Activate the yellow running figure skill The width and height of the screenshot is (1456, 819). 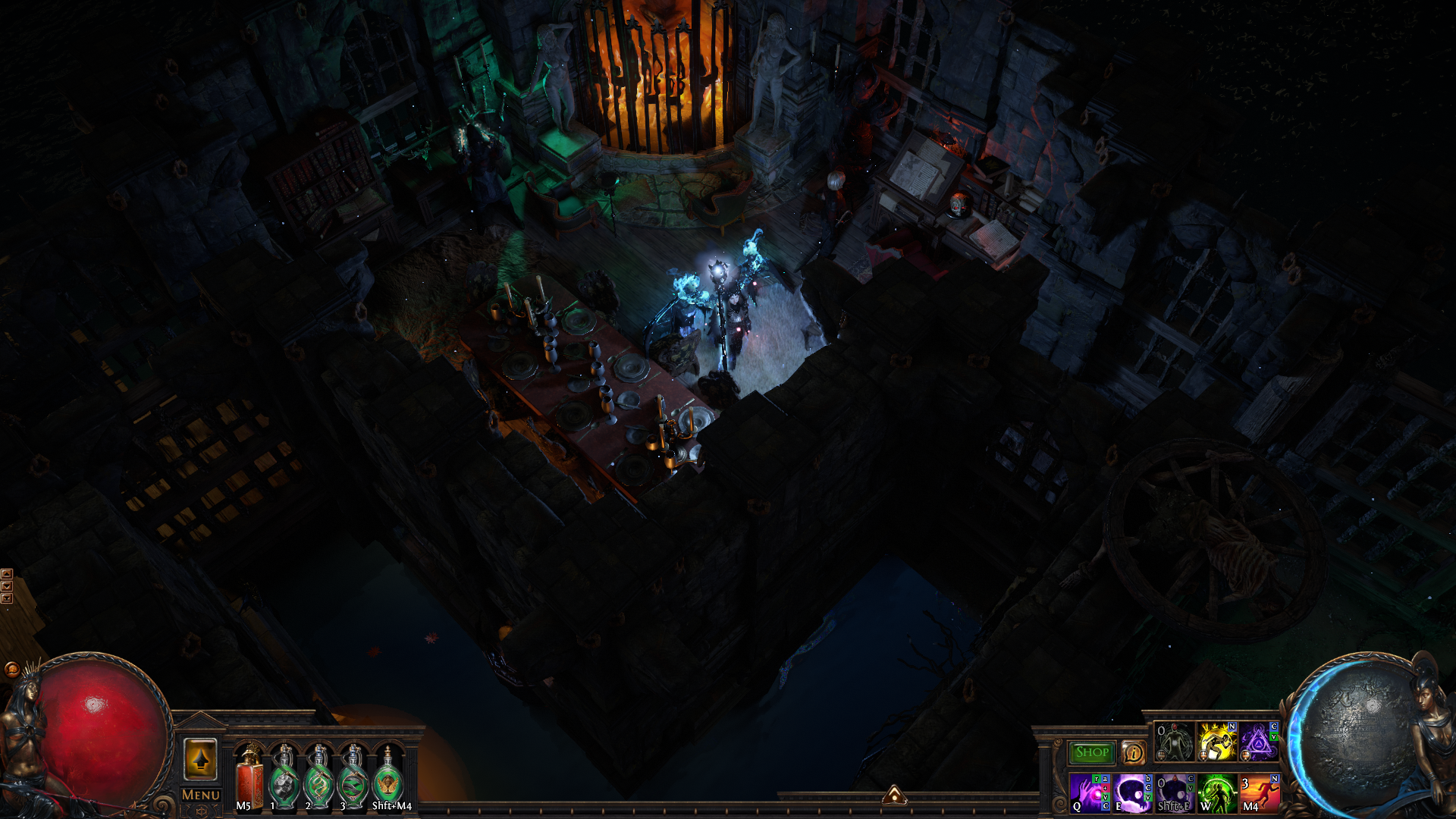1216,742
